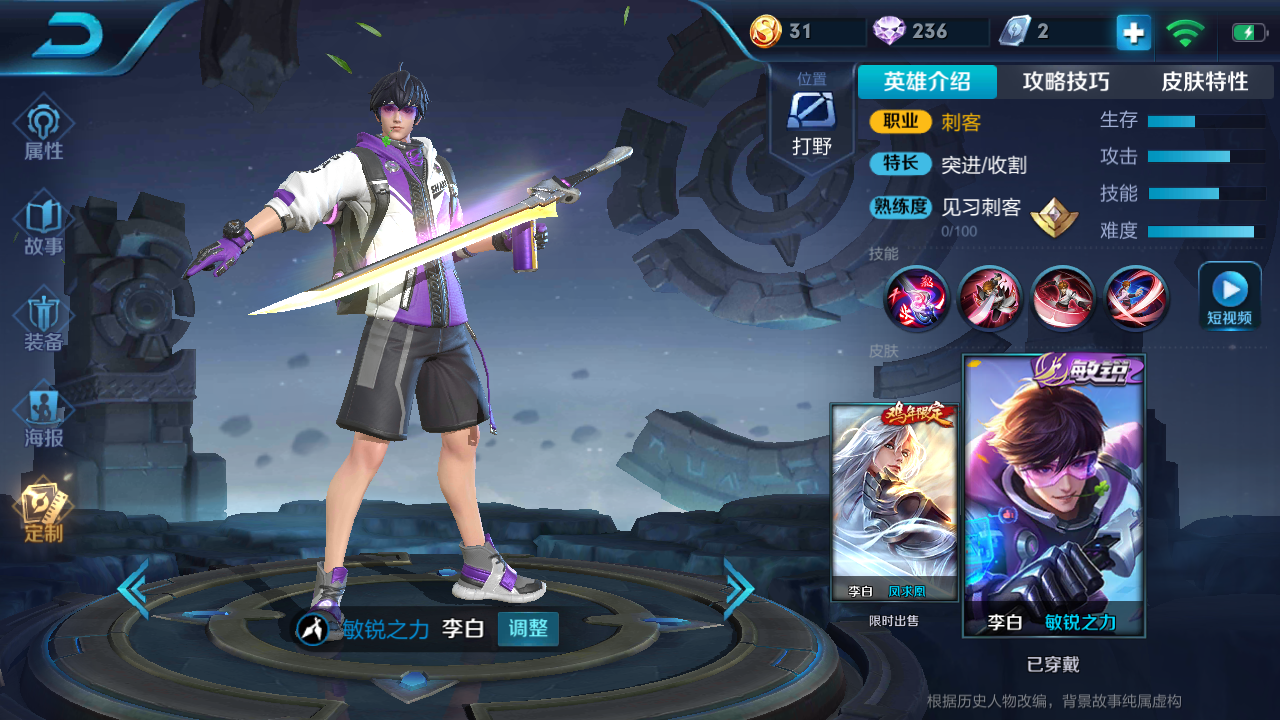Play the 短视频 short video
Screen dimensions: 1280x720
pyautogui.click(x=1229, y=296)
